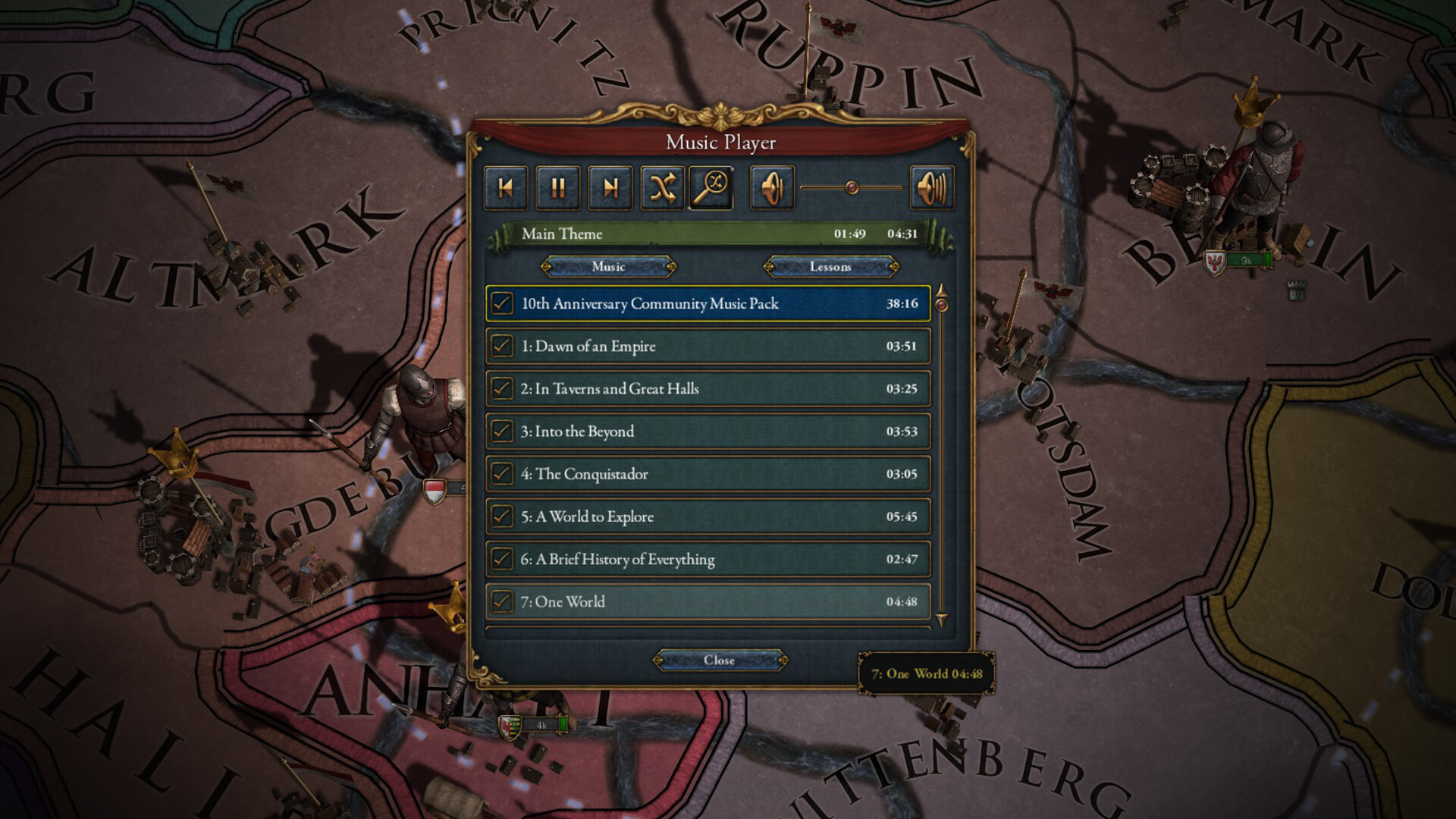Image resolution: width=1456 pixels, height=819 pixels.
Task: Toggle the One World track checkbox
Action: 500,602
